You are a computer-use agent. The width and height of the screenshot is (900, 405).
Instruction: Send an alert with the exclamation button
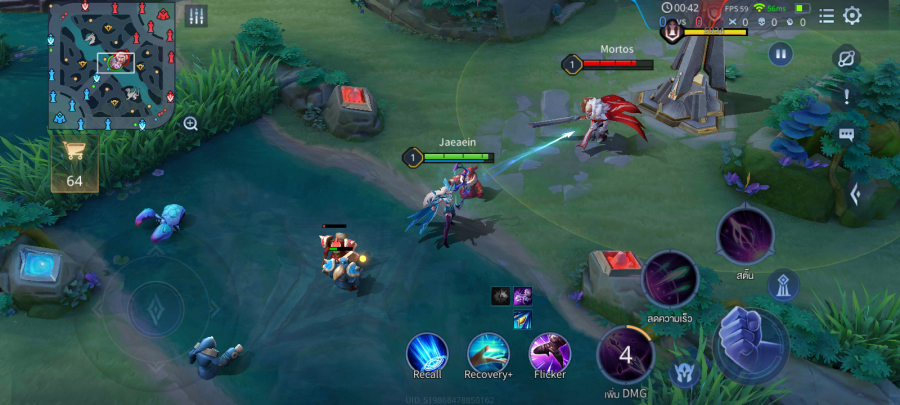coord(847,97)
